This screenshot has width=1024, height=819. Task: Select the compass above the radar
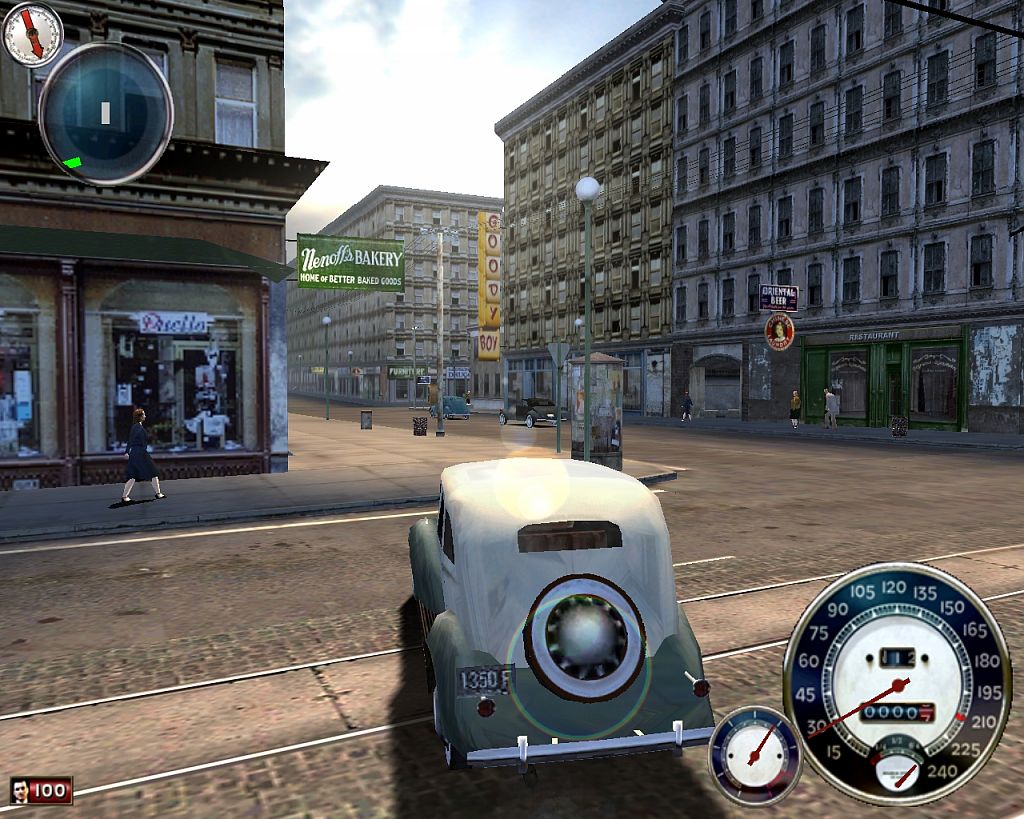tap(33, 34)
